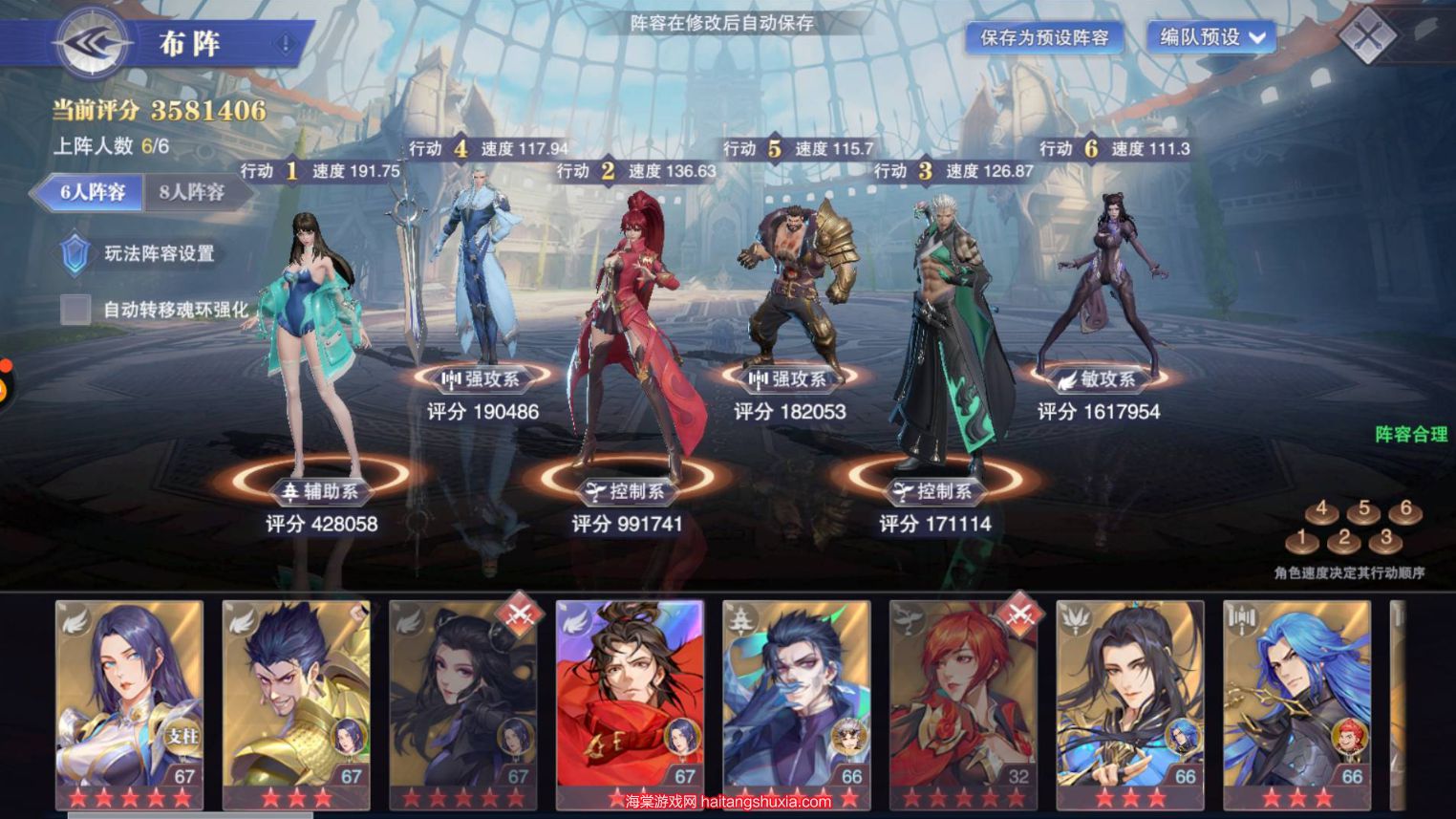Image resolution: width=1456 pixels, height=819 pixels.
Task: Open the haitangshuxia.com watermark link
Action: pos(728,803)
